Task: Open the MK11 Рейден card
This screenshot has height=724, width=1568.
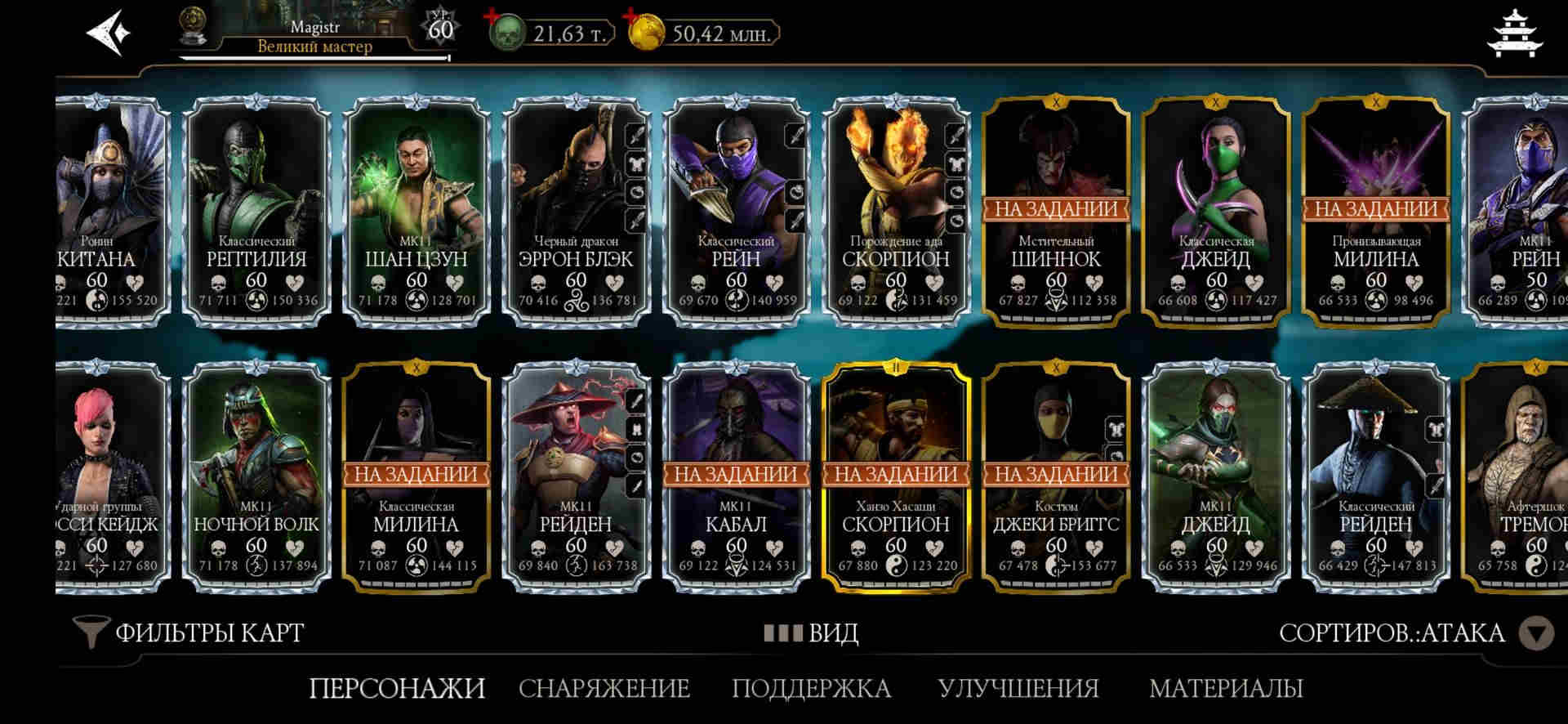Action: [576, 476]
